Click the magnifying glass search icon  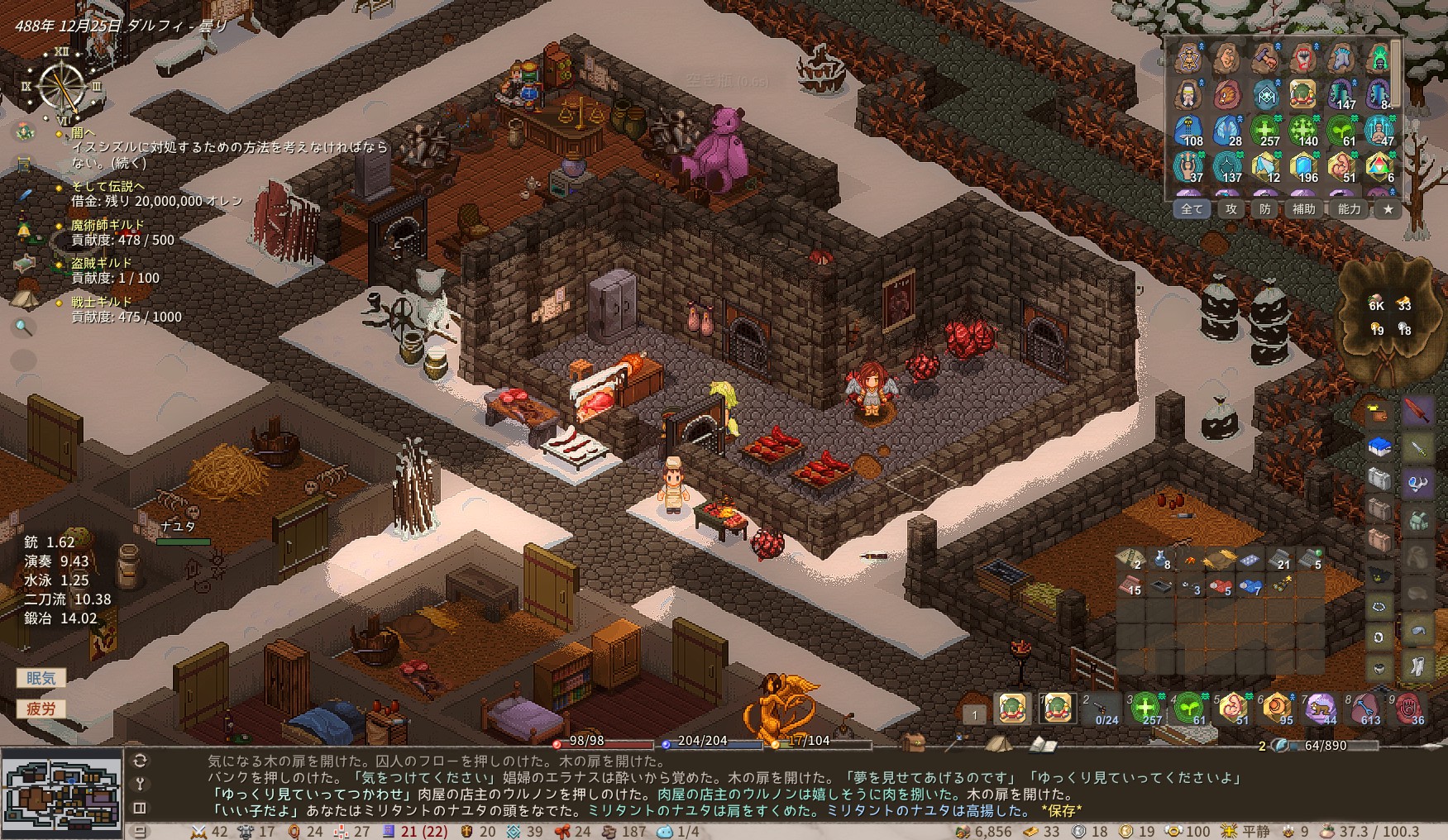[x=24, y=328]
